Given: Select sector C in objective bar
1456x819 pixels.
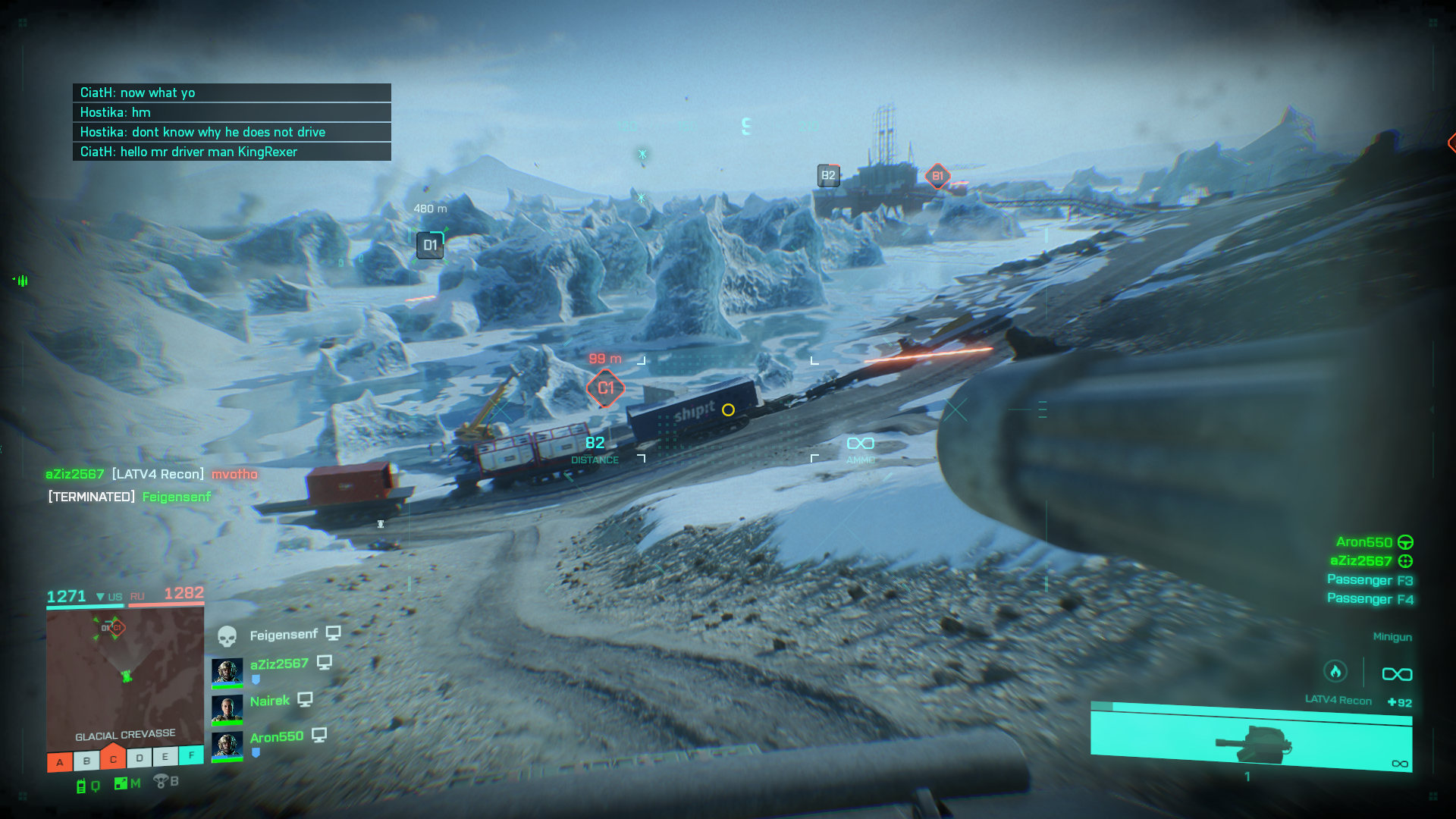Looking at the screenshot, I should pyautogui.click(x=113, y=759).
